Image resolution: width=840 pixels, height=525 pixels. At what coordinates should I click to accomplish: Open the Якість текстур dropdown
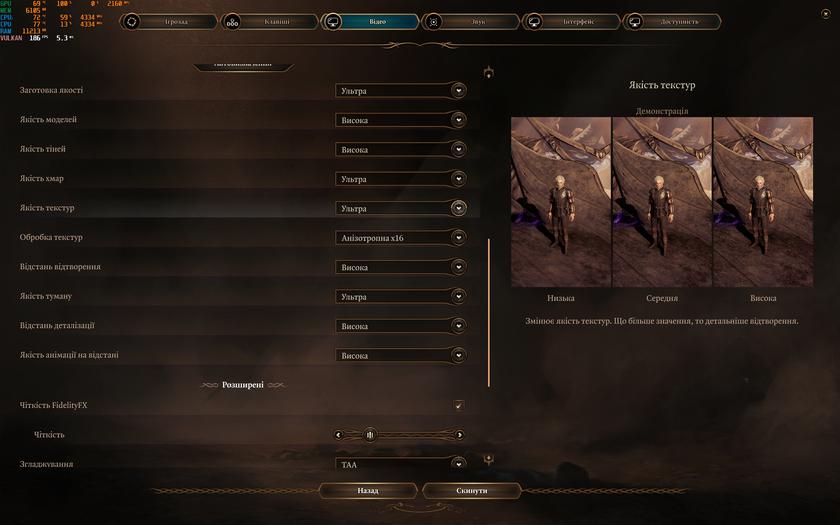tap(401, 209)
